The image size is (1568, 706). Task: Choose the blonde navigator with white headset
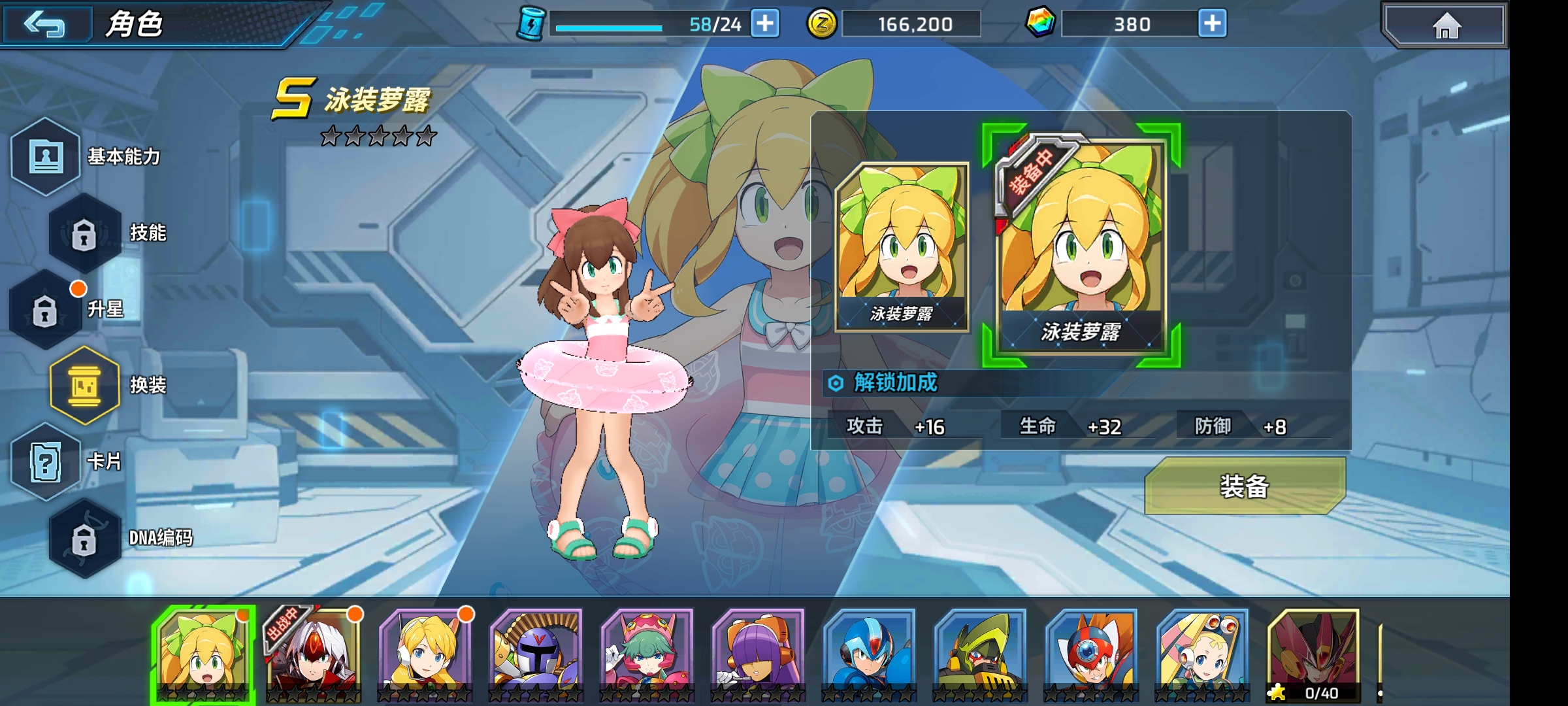(x=425, y=654)
